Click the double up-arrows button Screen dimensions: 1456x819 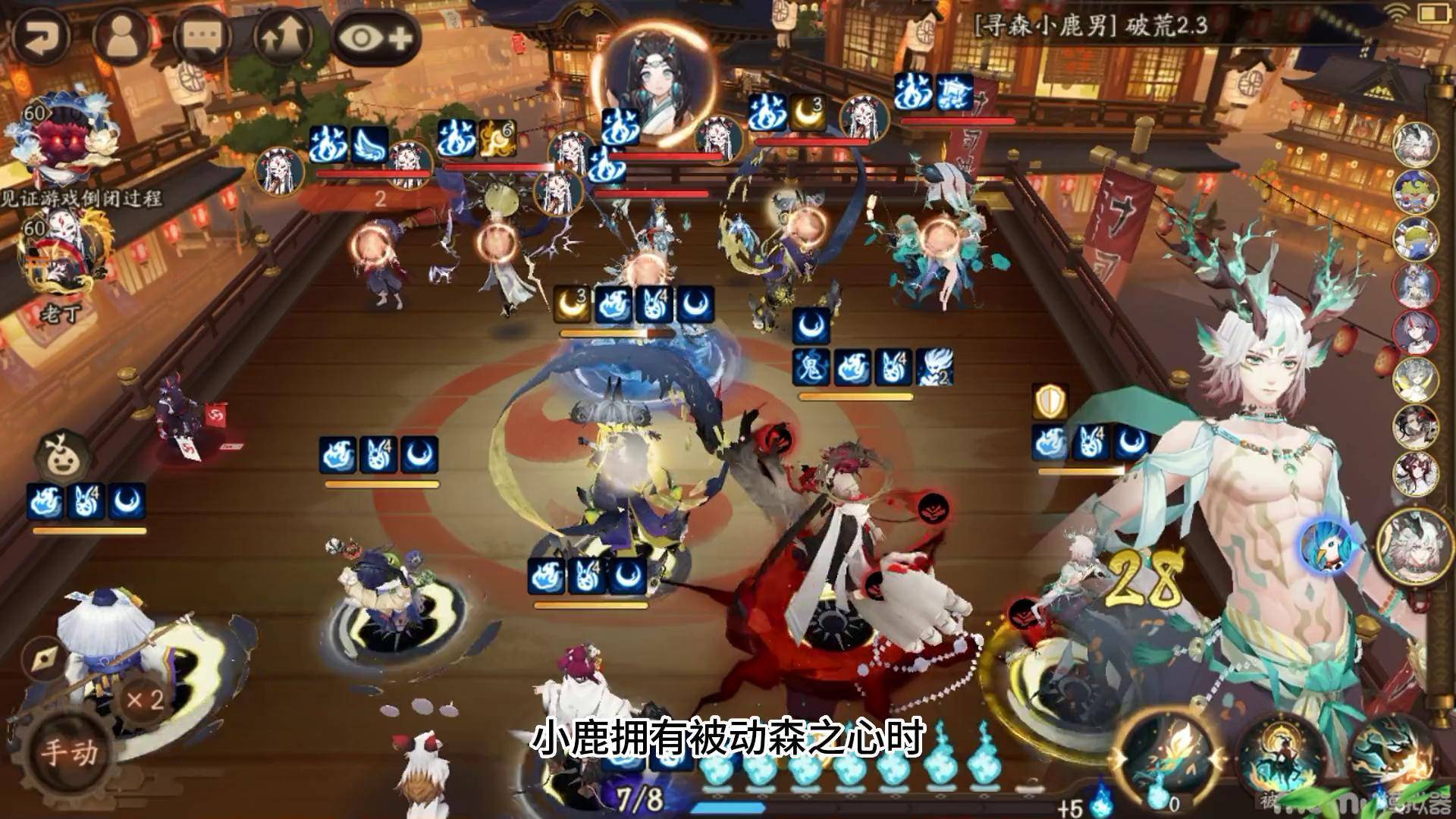point(284,36)
